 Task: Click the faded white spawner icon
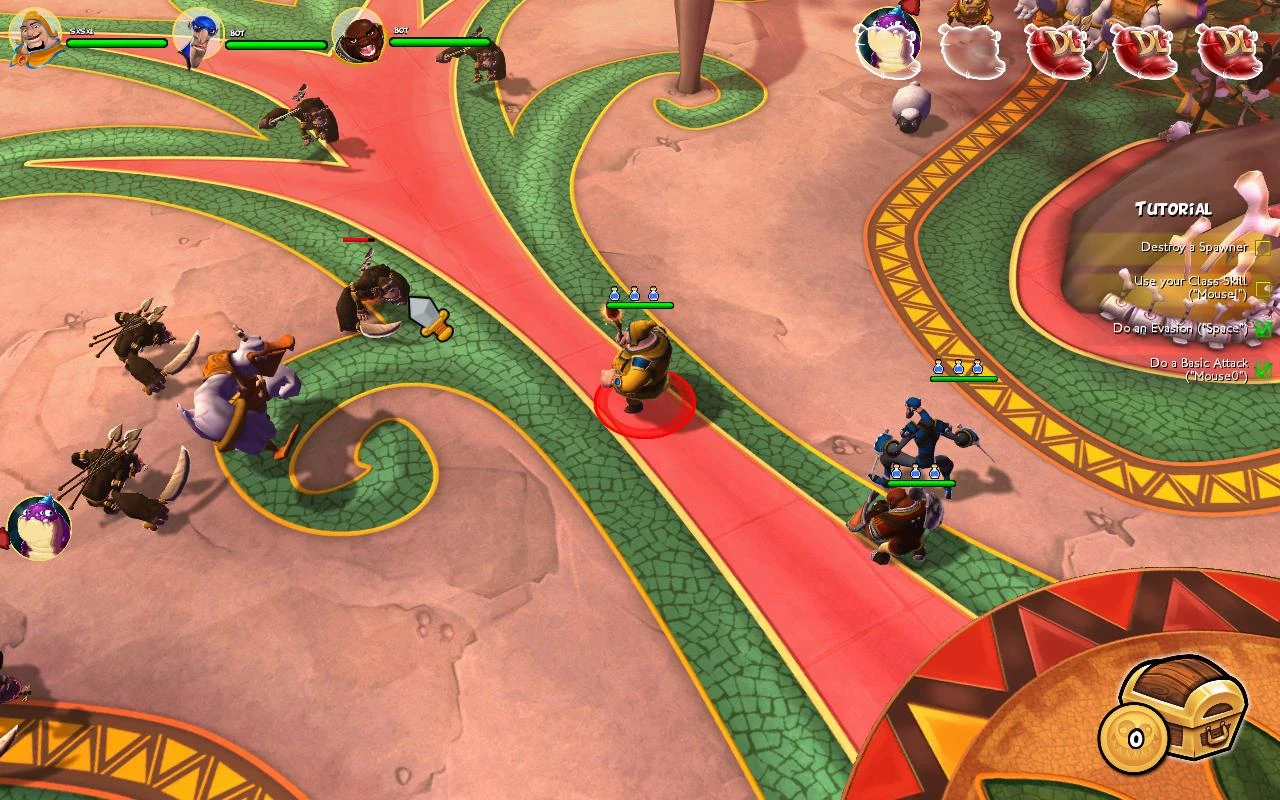(x=972, y=50)
